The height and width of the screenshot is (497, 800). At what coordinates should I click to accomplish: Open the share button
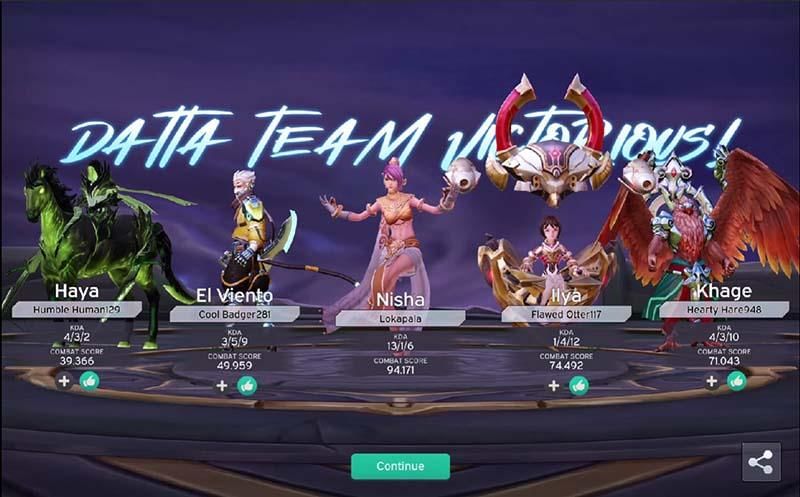(x=761, y=462)
